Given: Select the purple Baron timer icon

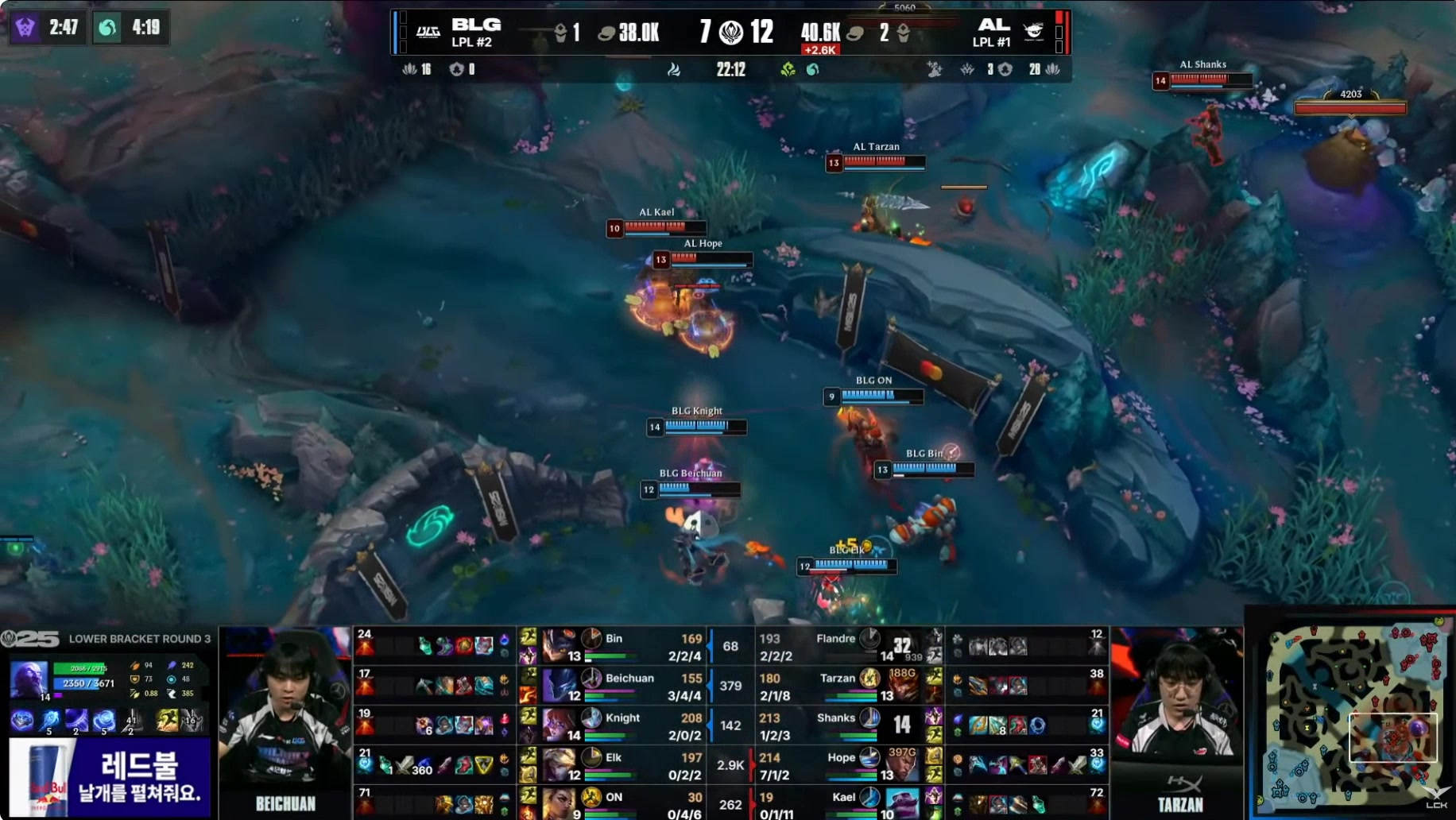Looking at the screenshot, I should pyautogui.click(x=25, y=28).
